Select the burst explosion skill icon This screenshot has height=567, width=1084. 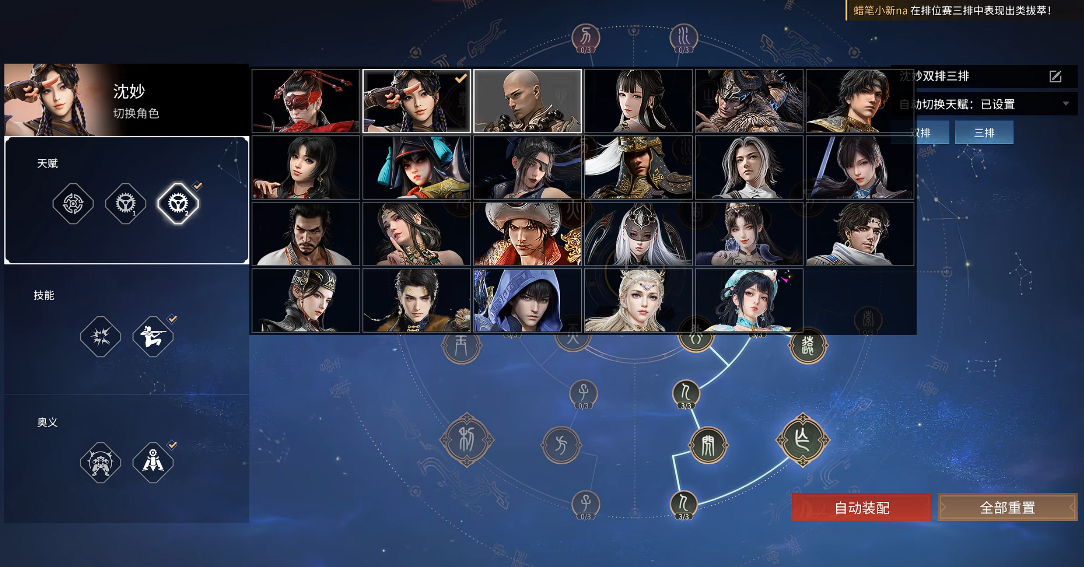click(x=100, y=336)
